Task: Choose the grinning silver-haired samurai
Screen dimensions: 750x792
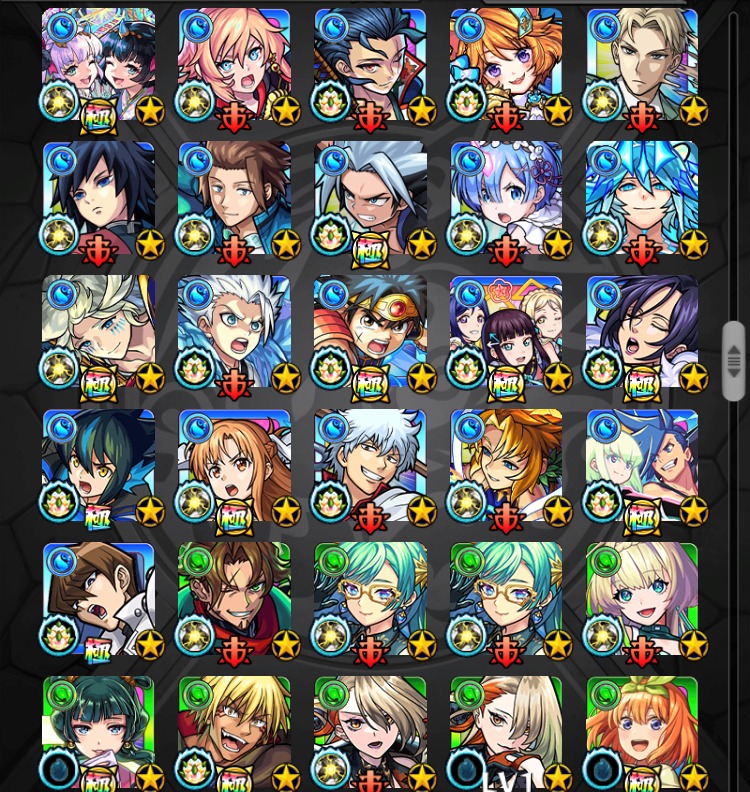Action: (x=370, y=466)
